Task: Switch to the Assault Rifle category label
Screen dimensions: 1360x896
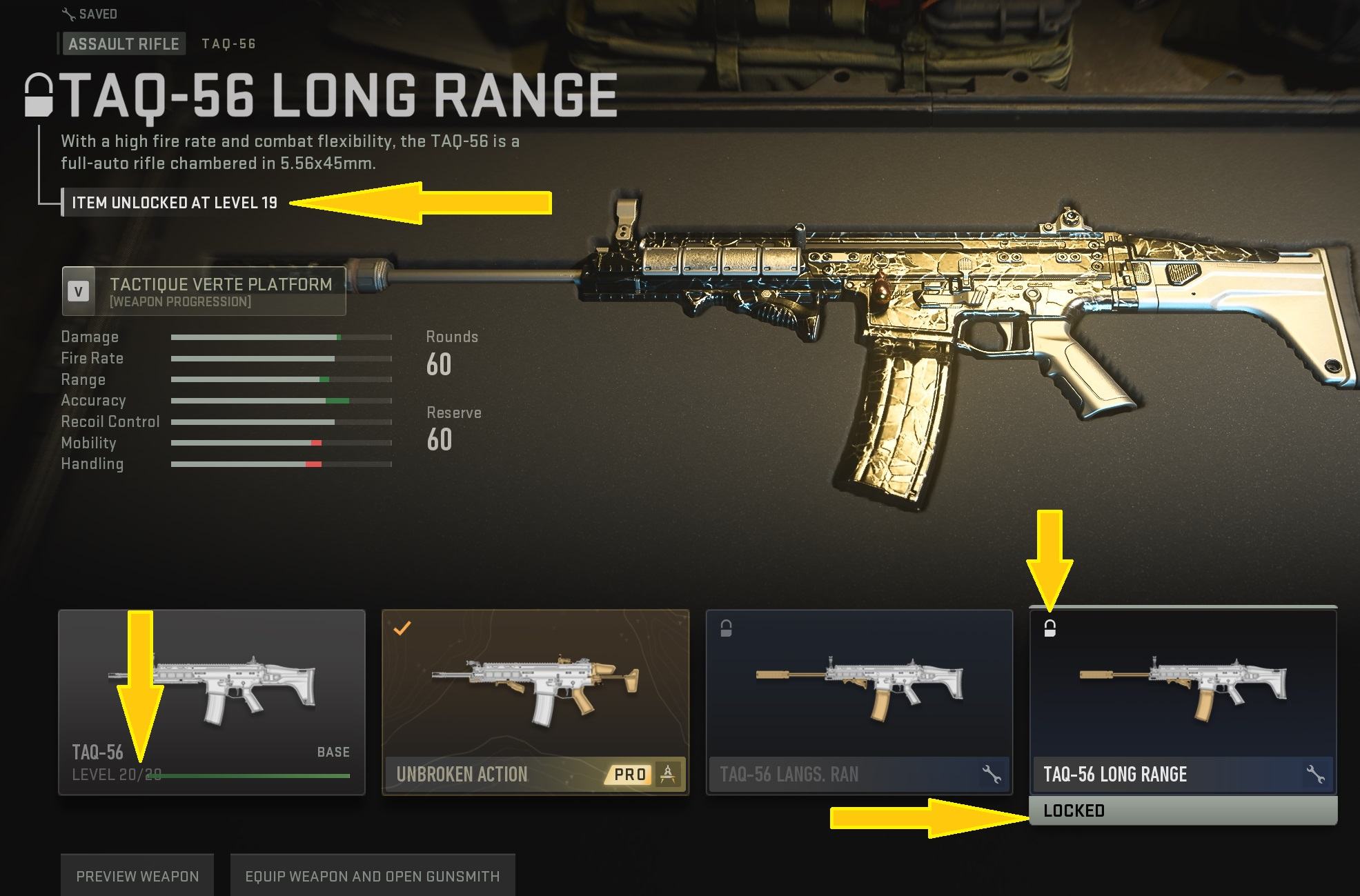Action: point(124,44)
